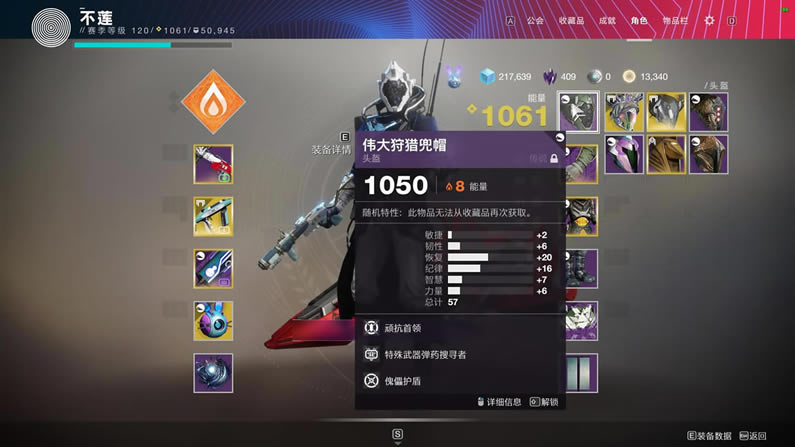This screenshot has width=795, height=447.
Task: Switch to the 收藏品 collections tab
Action: click(571, 20)
